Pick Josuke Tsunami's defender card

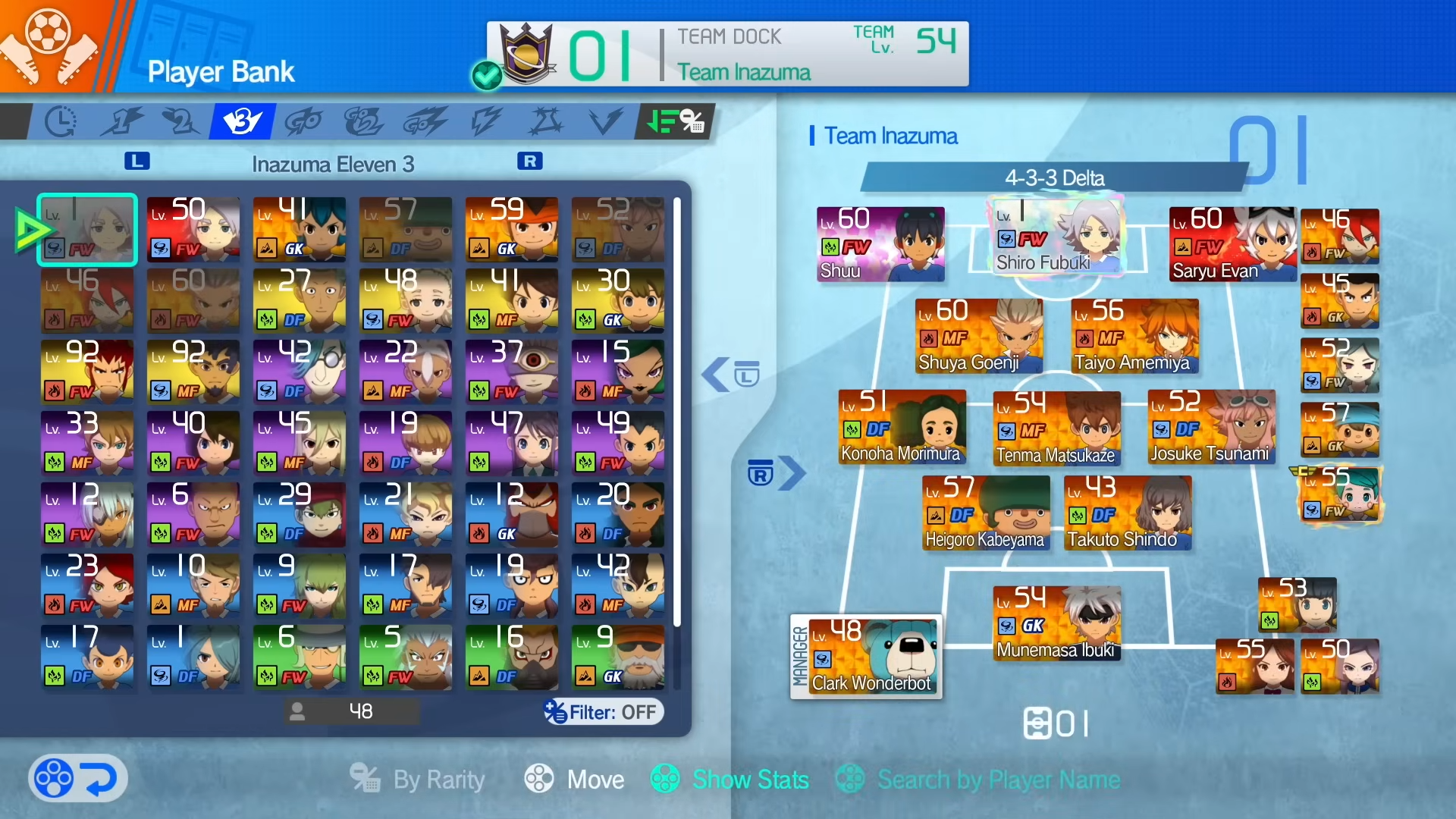tap(1211, 427)
